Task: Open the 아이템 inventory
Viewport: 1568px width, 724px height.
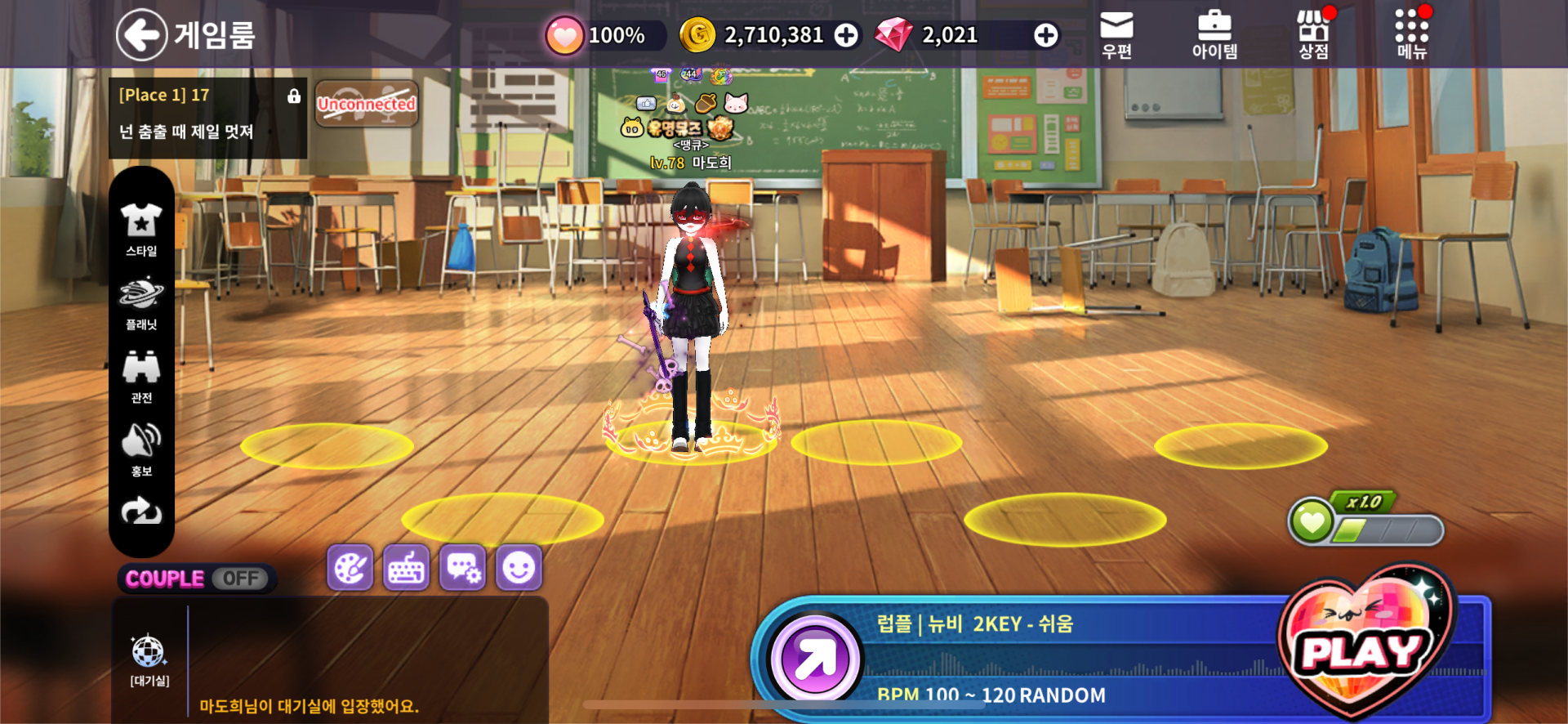Action: [x=1214, y=35]
